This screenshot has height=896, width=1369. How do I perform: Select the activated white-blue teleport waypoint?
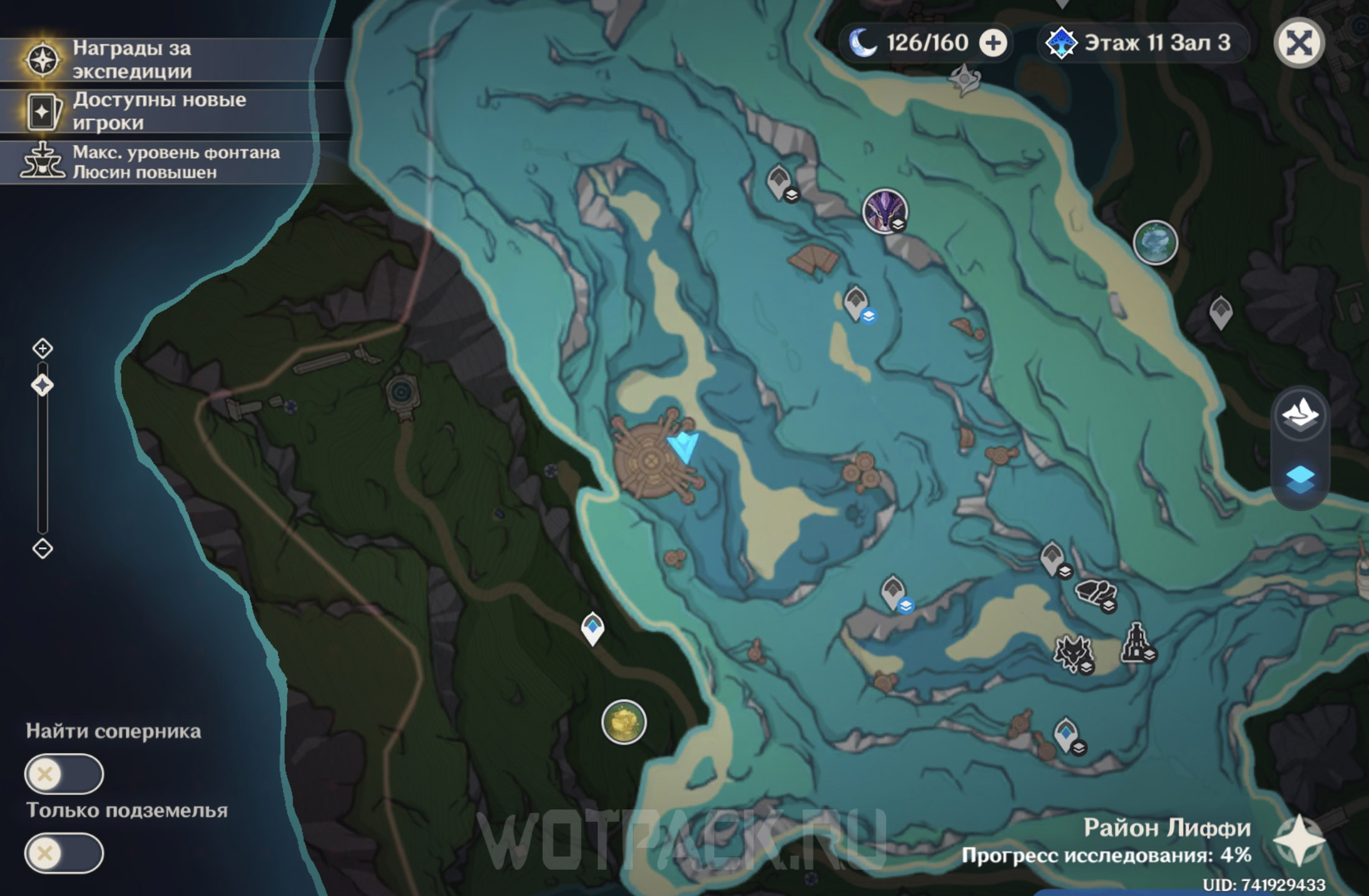click(592, 627)
